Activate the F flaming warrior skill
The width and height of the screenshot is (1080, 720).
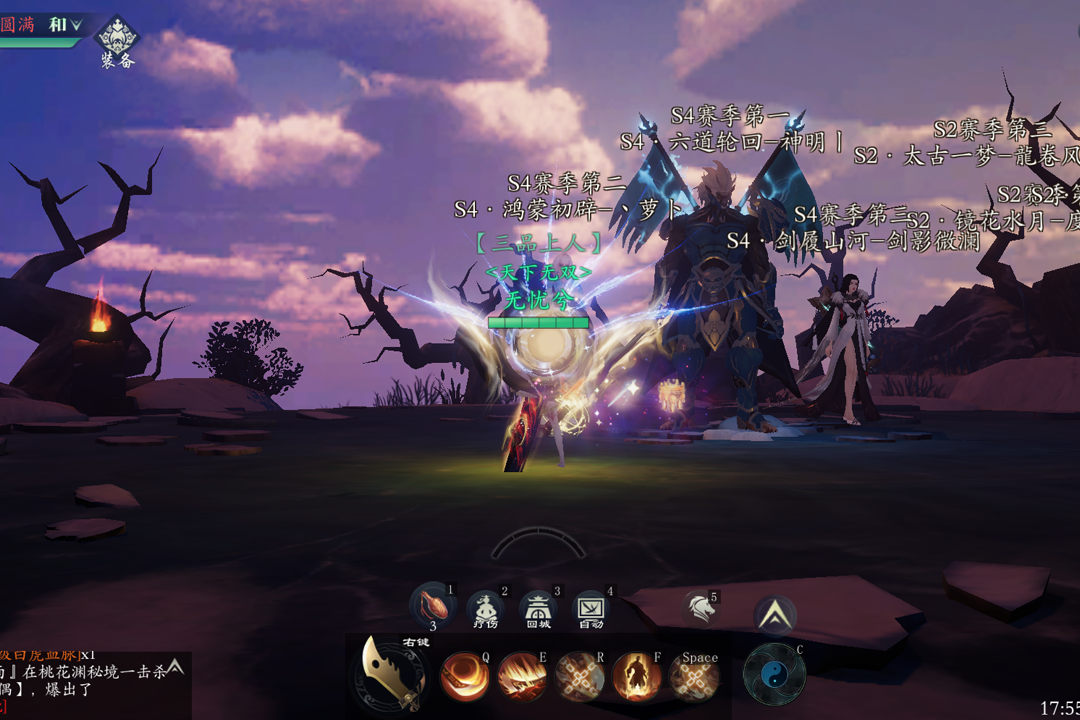pyautogui.click(x=637, y=677)
